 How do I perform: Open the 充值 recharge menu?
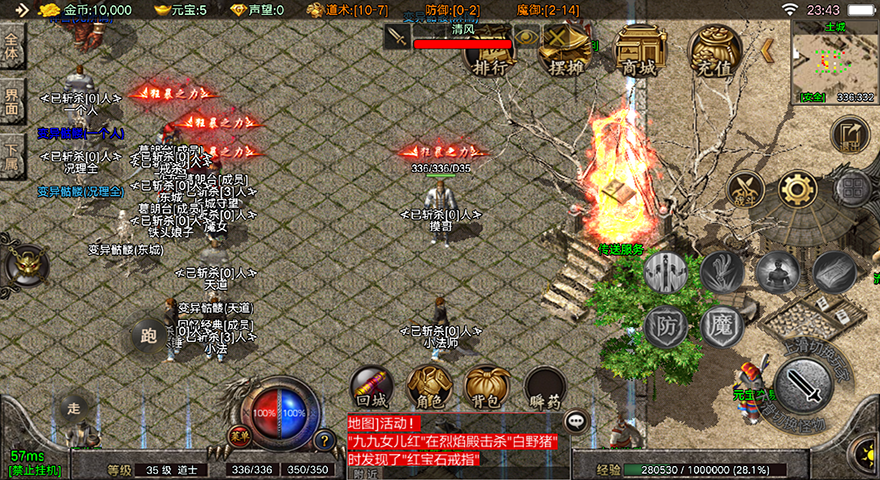(x=715, y=51)
